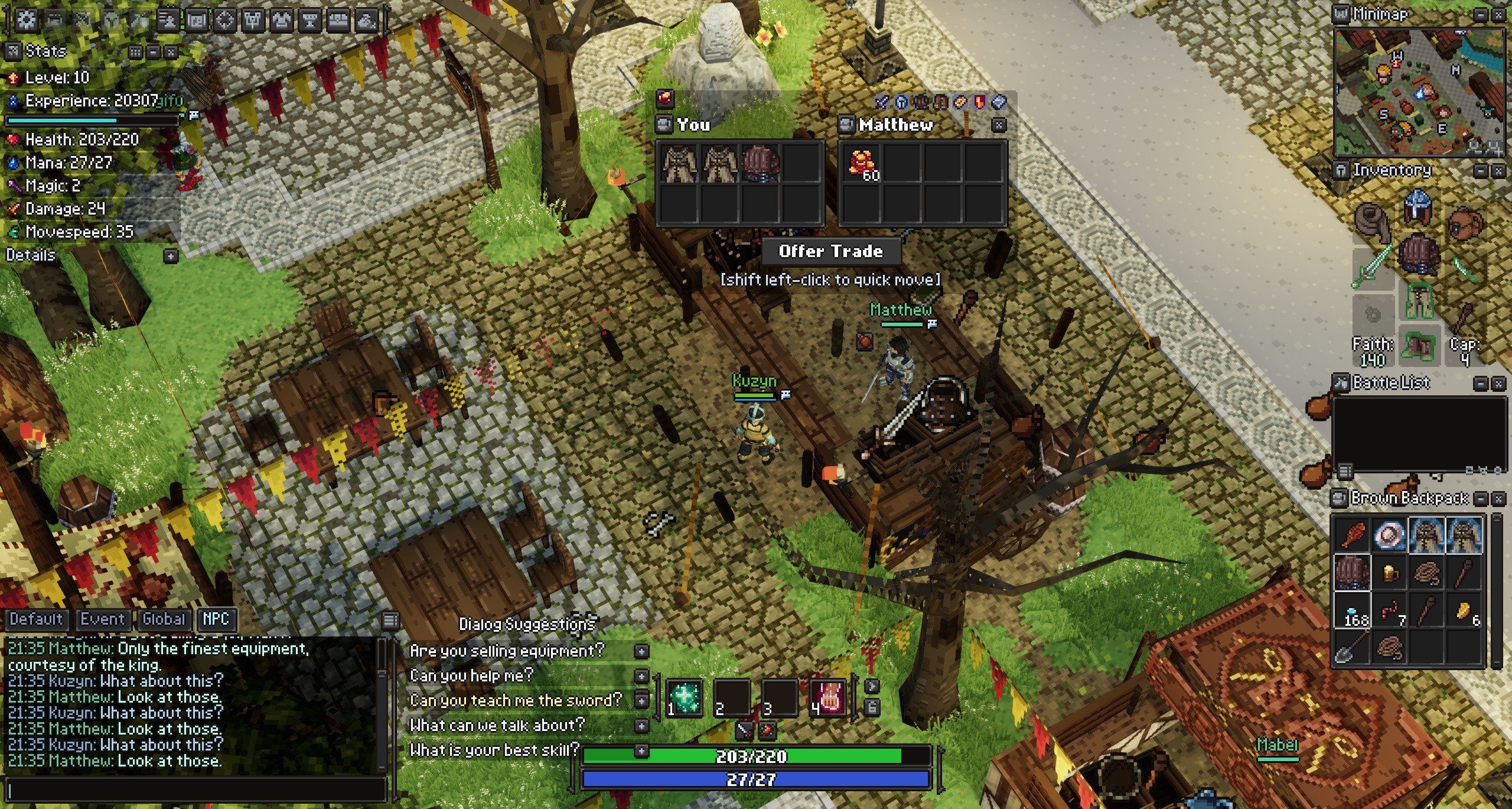Close the Stats panel

click(171, 52)
